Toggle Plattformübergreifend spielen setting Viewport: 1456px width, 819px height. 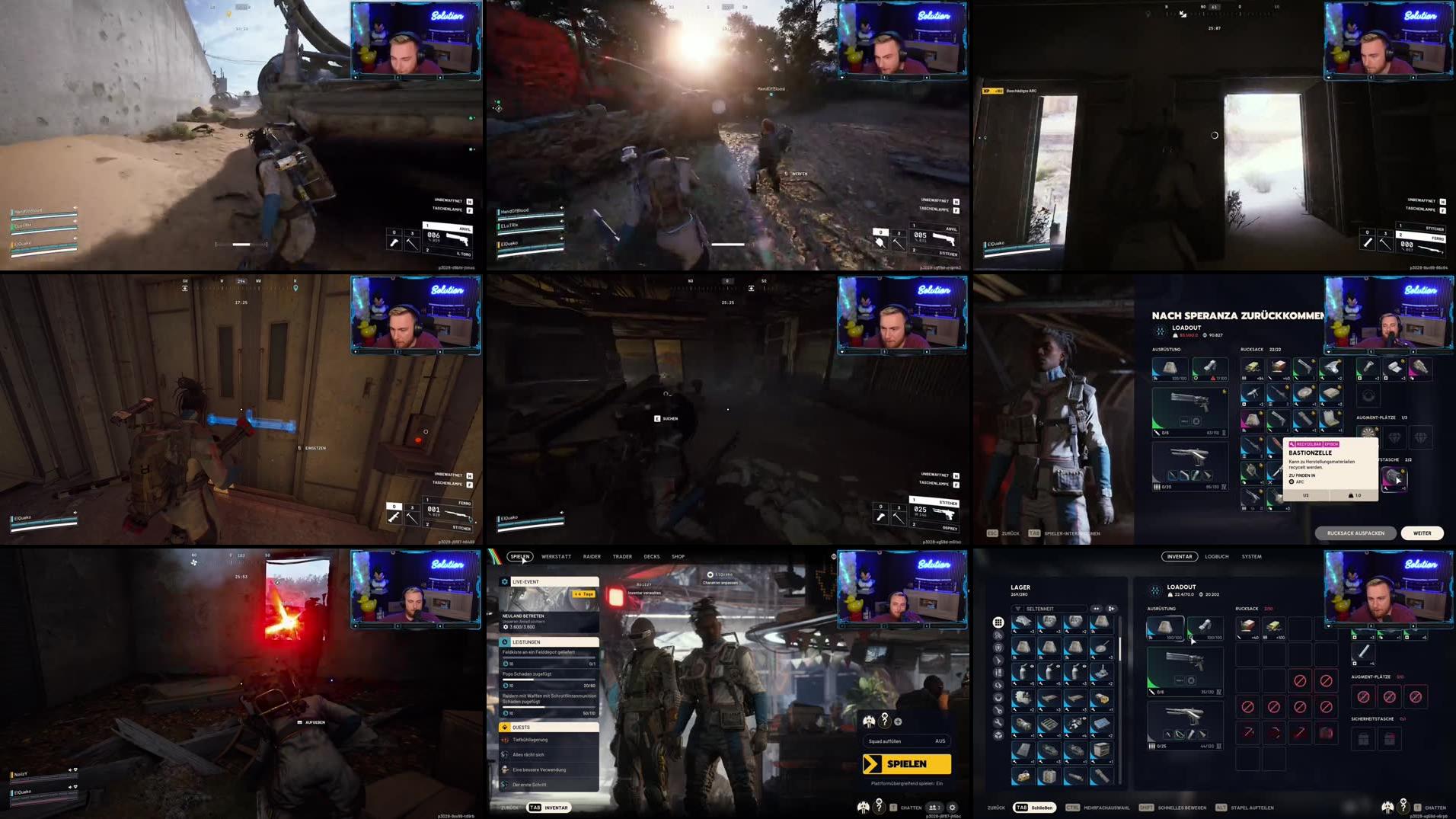907,783
